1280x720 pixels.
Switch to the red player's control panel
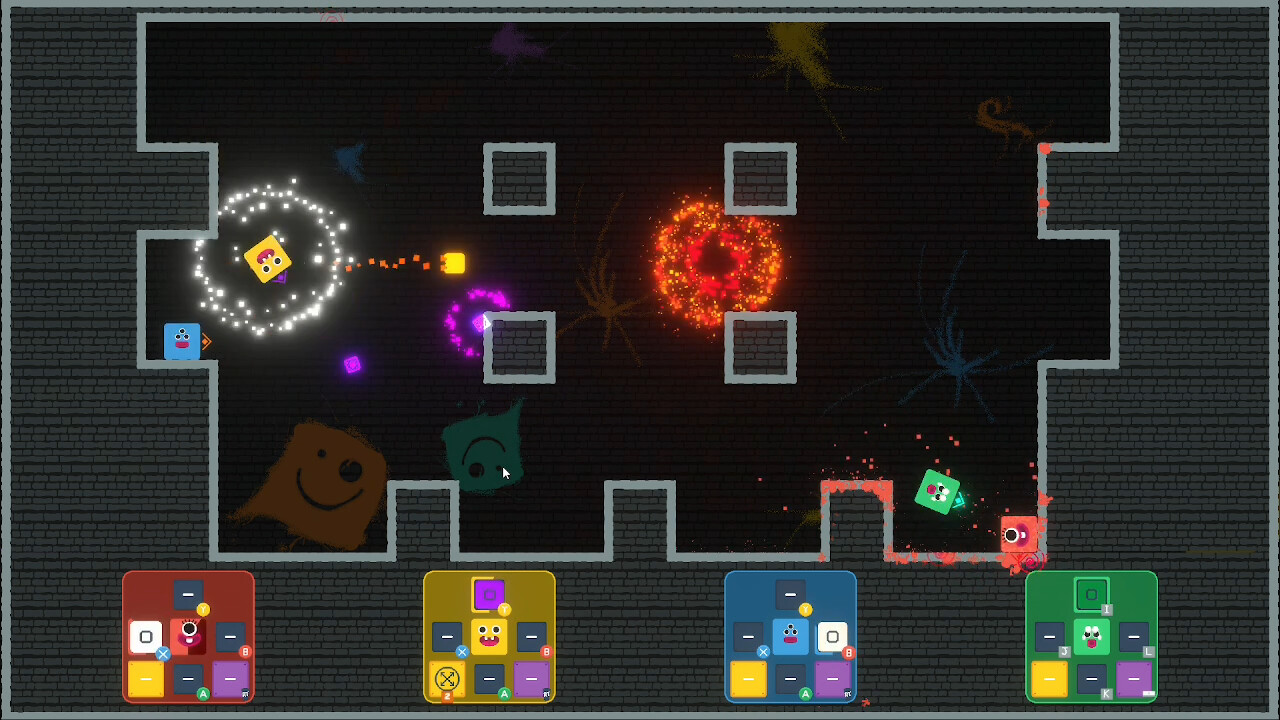[x=189, y=637]
